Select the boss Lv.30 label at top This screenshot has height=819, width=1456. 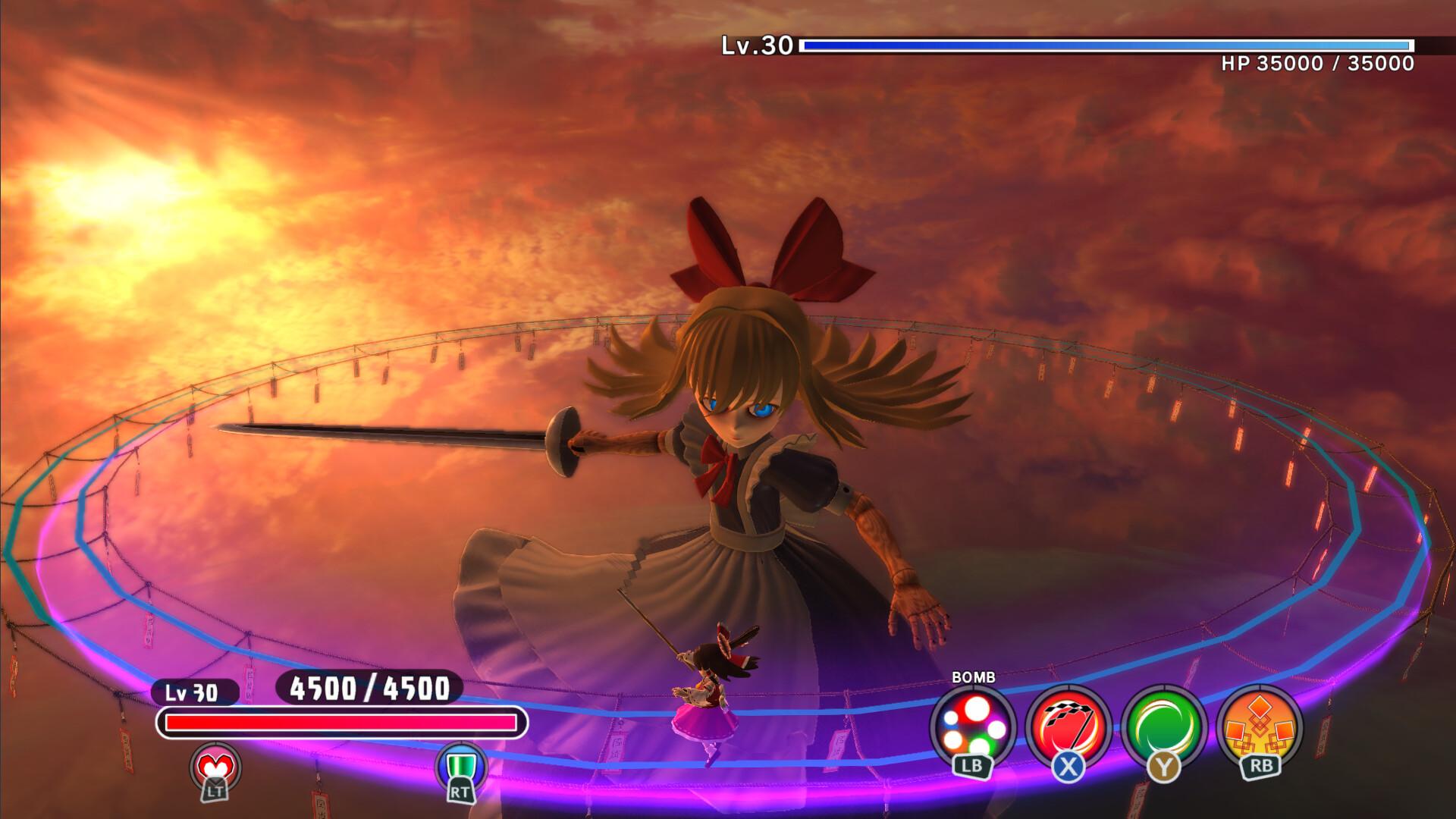(x=756, y=45)
